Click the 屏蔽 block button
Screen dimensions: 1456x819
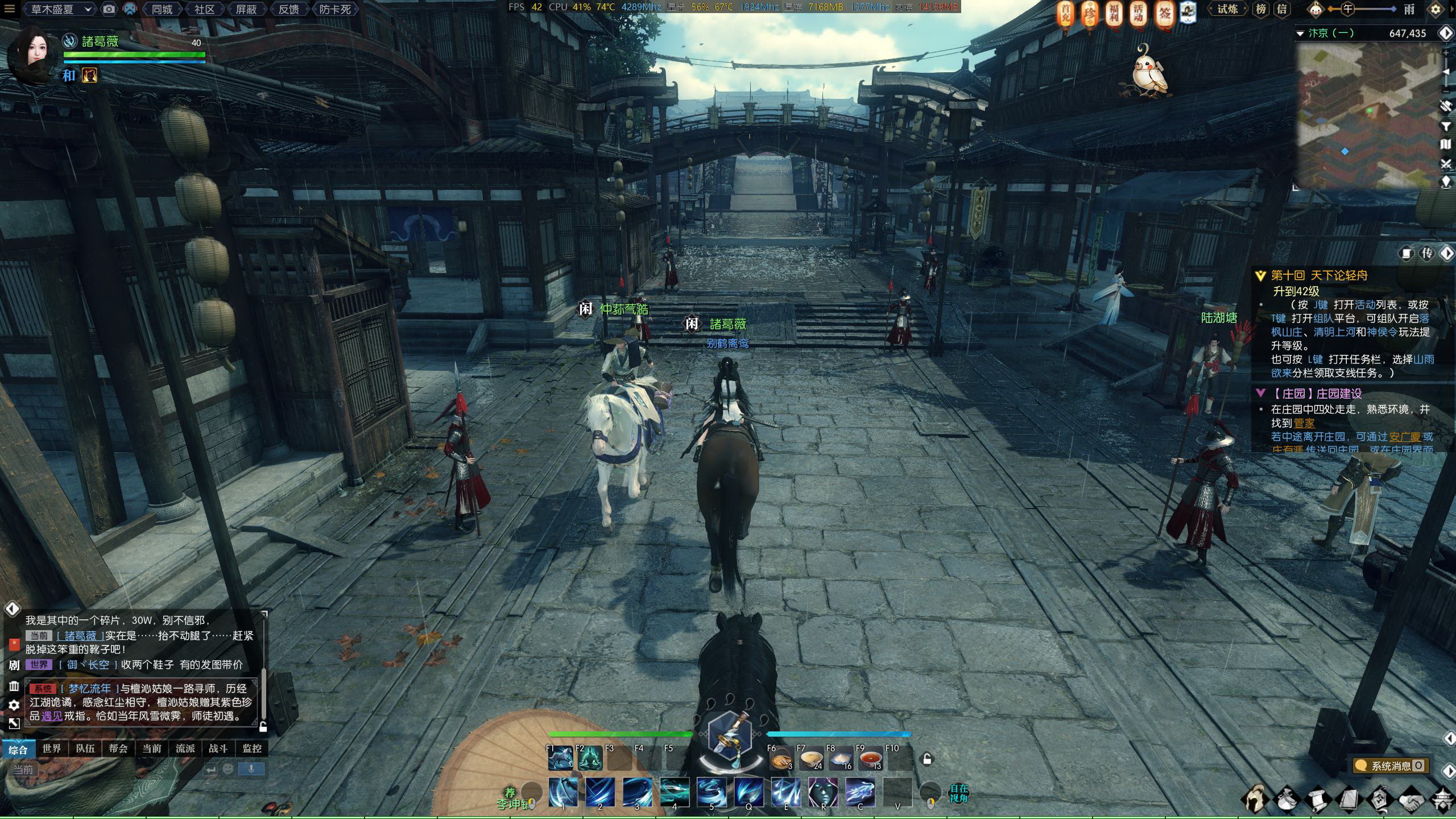(x=246, y=9)
